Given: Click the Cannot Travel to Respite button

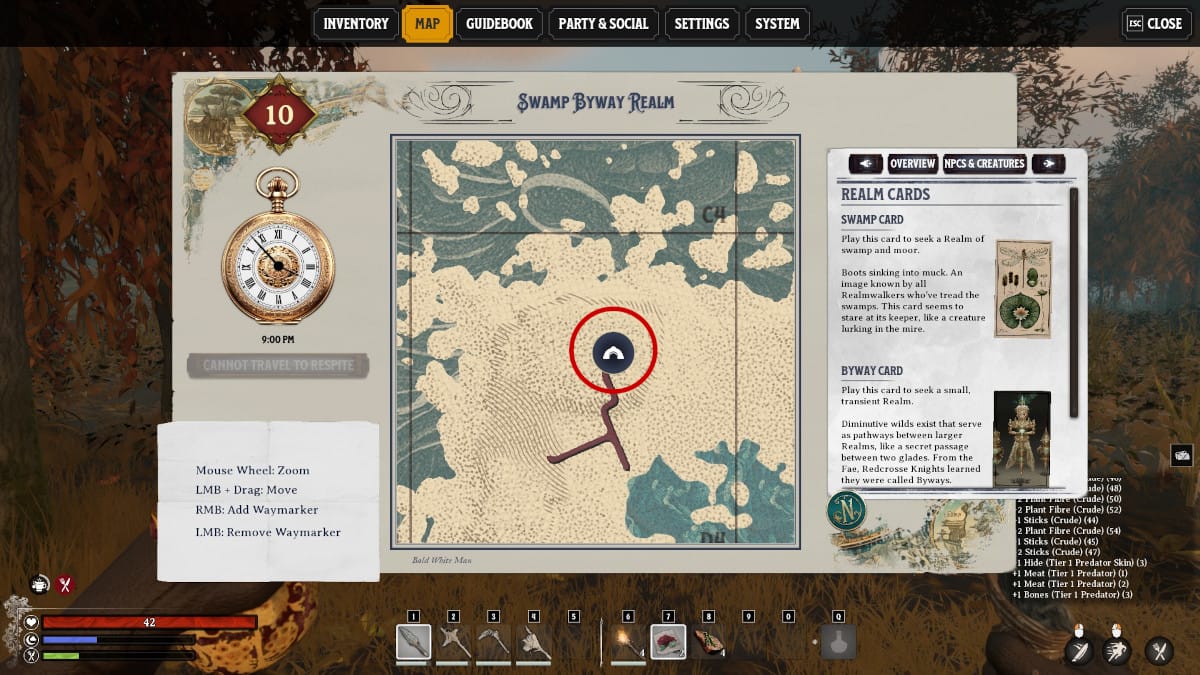Looking at the screenshot, I should [x=278, y=366].
